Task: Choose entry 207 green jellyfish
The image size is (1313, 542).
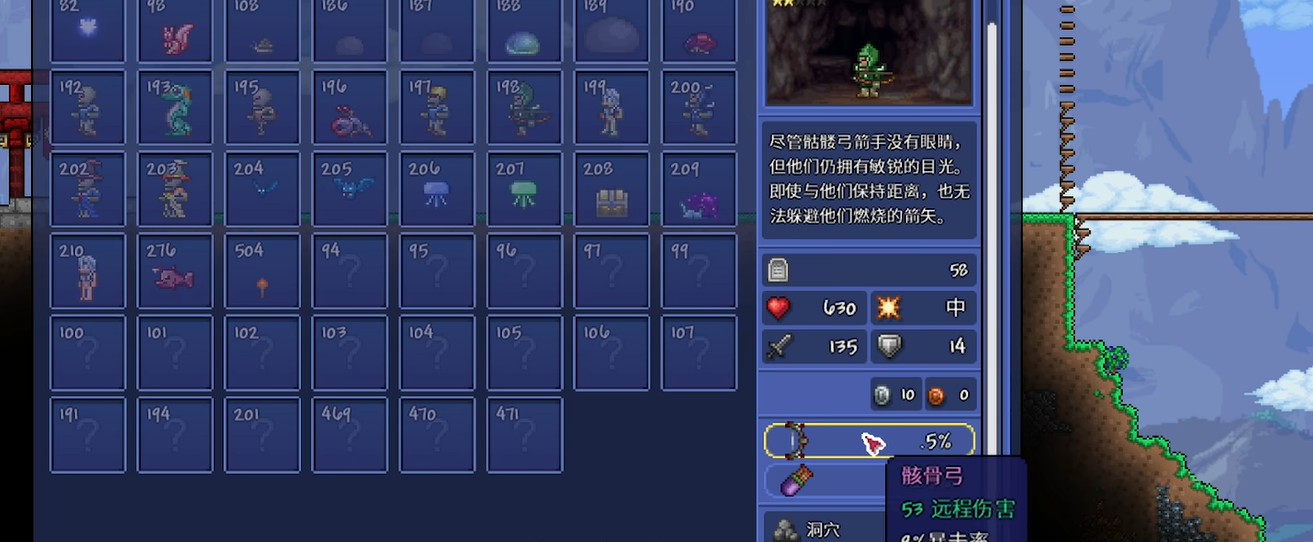Action: (x=525, y=189)
